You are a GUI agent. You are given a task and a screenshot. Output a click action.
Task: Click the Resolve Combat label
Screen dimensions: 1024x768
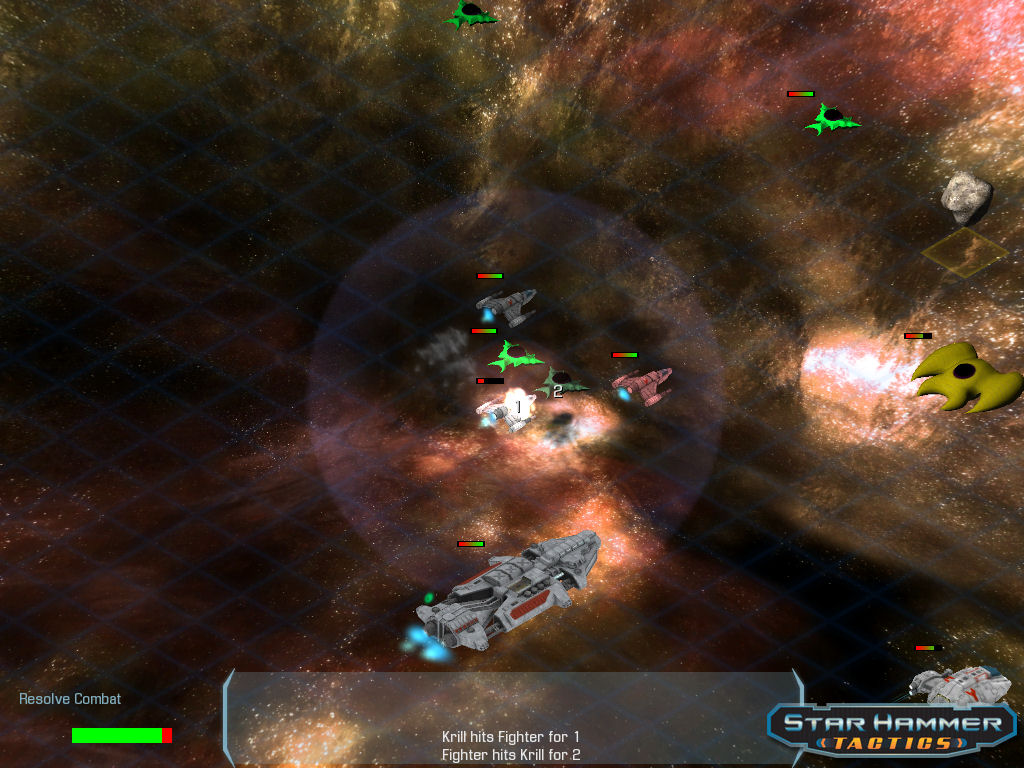(x=70, y=699)
